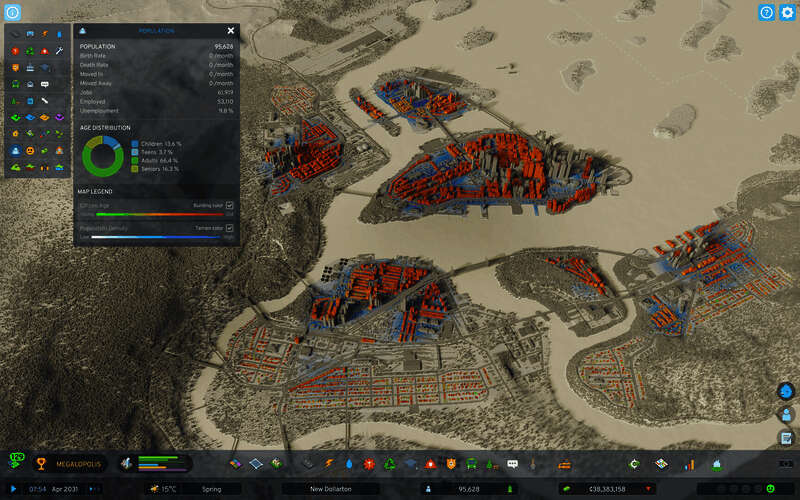Viewport: 800px width, 500px height.
Task: Open the statistics bar chart panel
Action: pos(689,464)
